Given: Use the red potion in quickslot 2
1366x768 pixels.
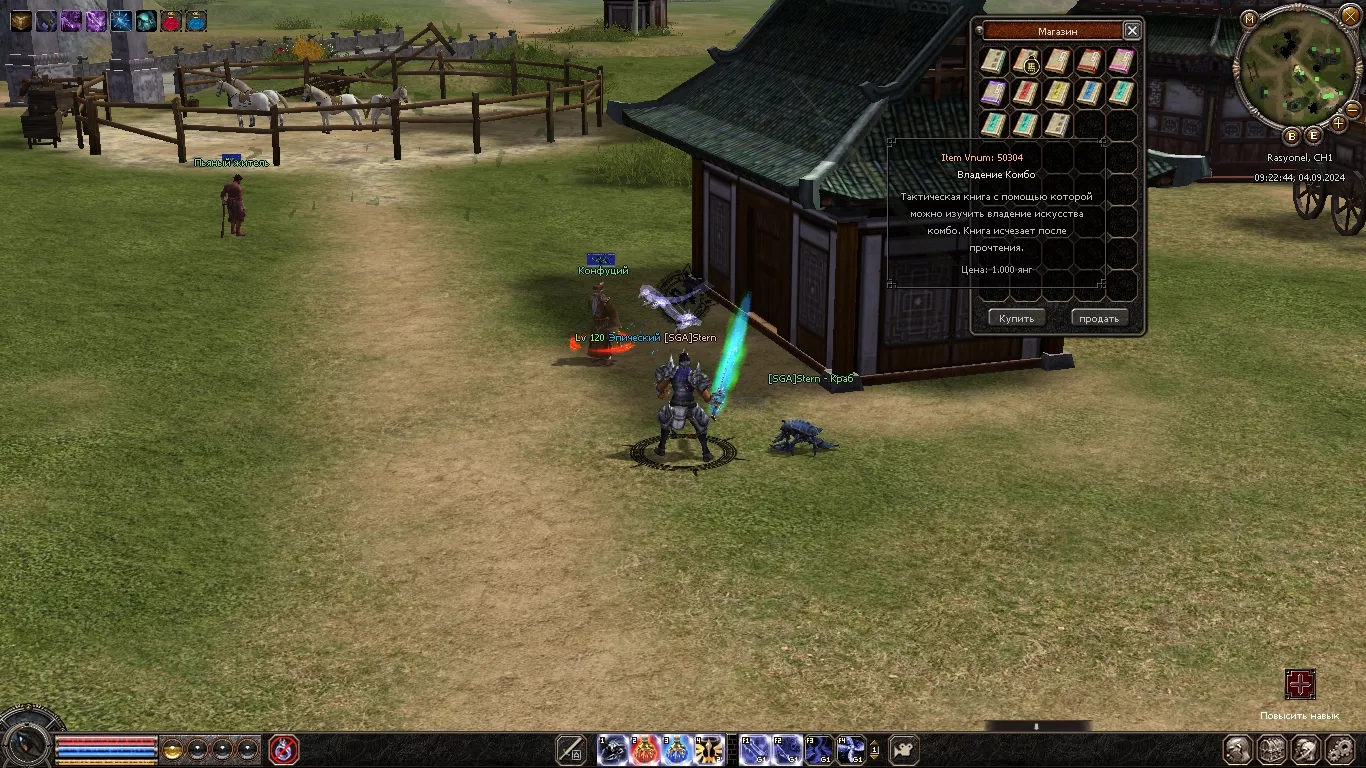Looking at the screenshot, I should (645, 749).
